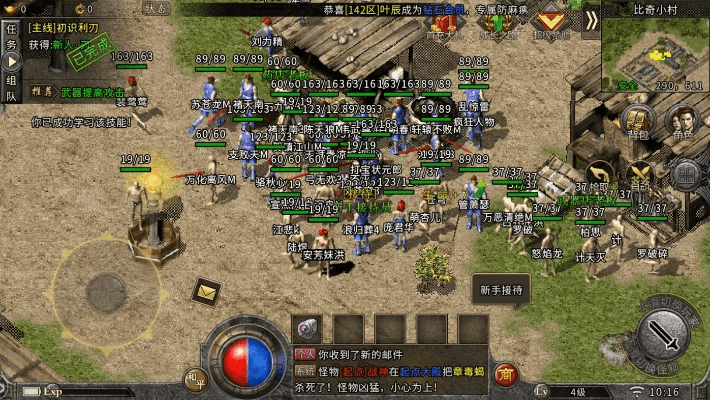Tap the 拾取 pickup button
Image resolution: width=710 pixels, height=400 pixels.
tap(599, 175)
